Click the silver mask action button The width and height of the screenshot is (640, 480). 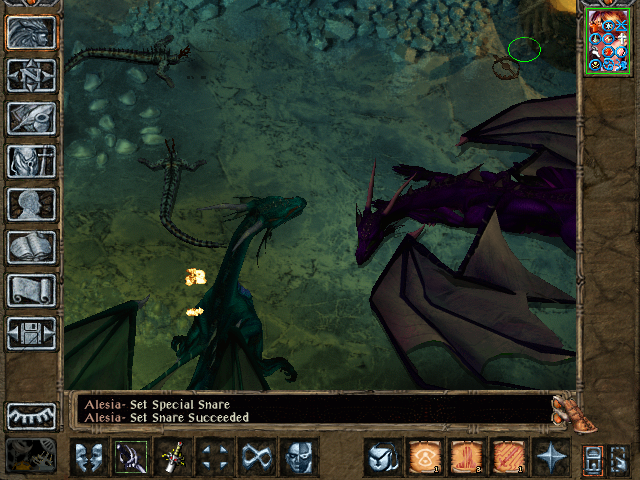click(299, 458)
